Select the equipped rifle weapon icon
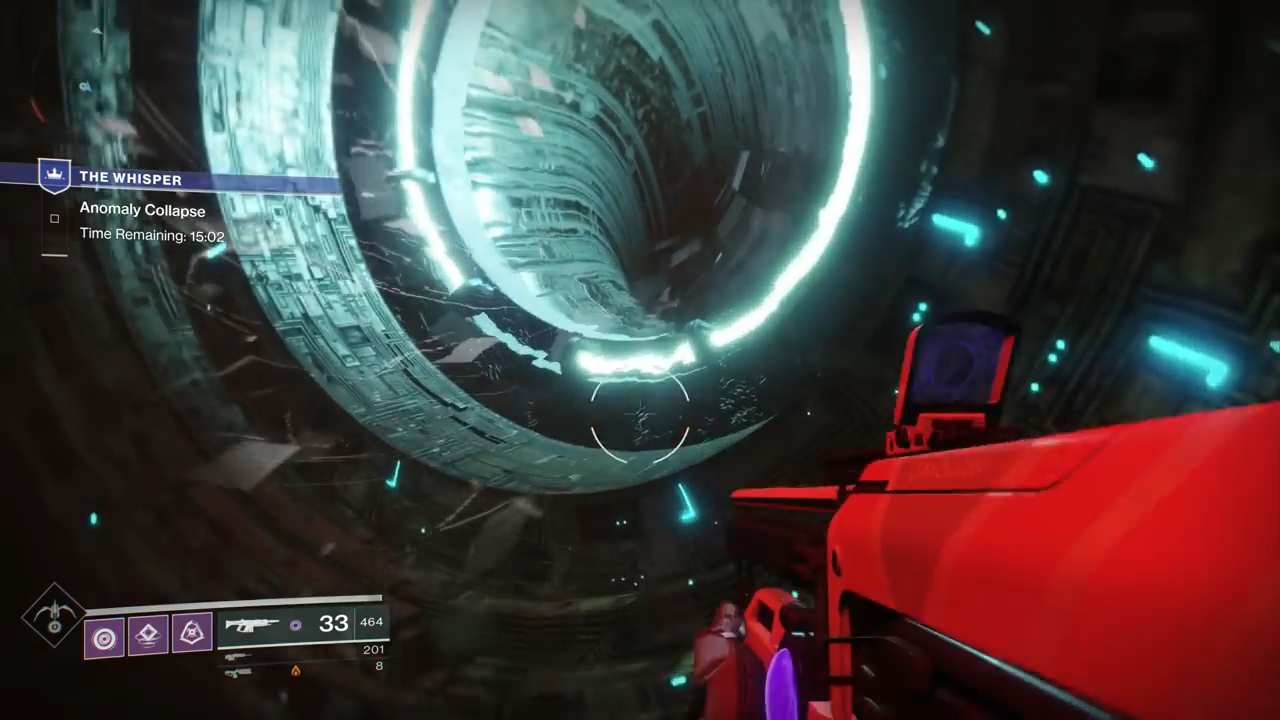 (x=251, y=625)
